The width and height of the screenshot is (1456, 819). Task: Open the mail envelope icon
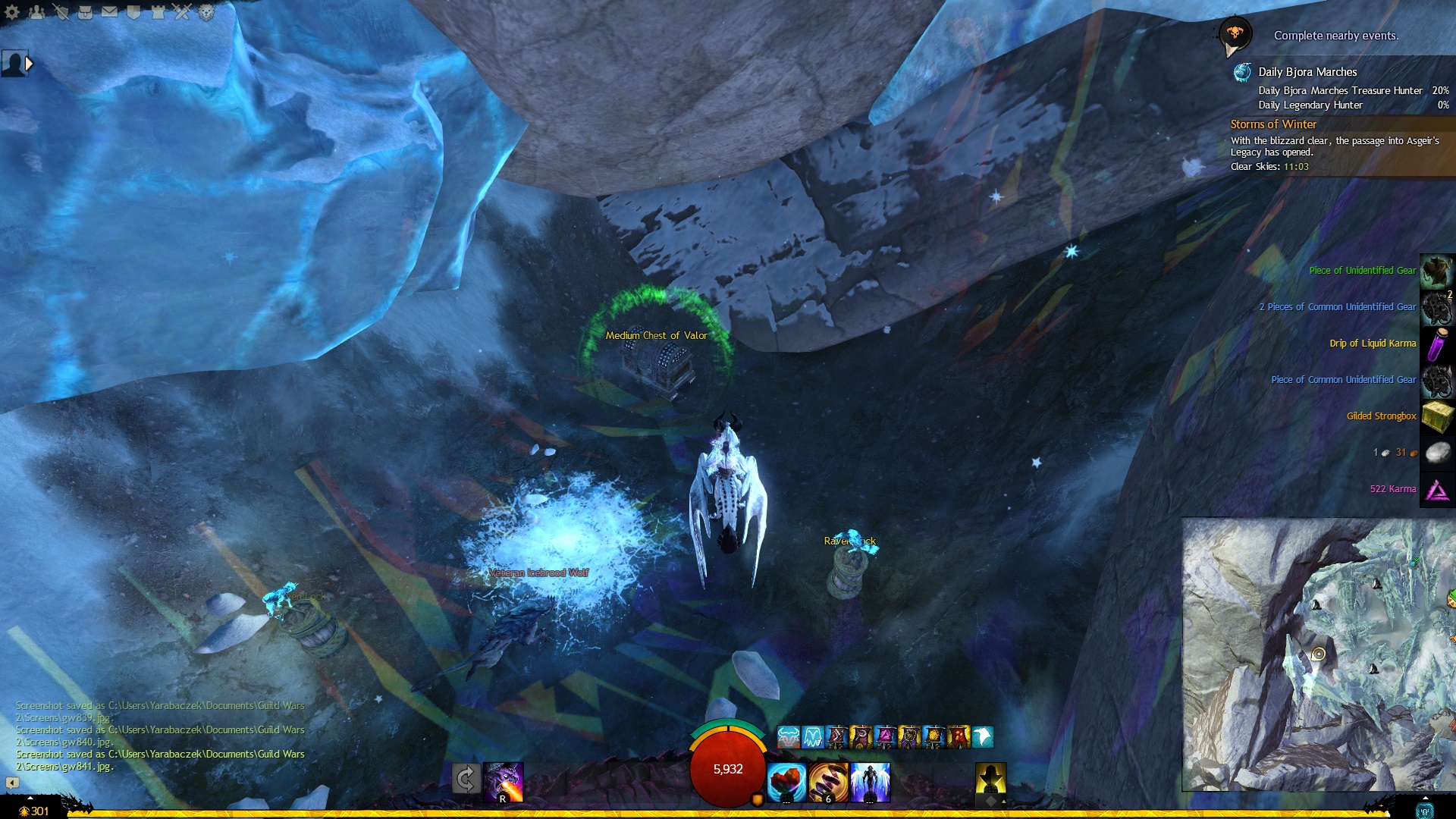[x=109, y=12]
